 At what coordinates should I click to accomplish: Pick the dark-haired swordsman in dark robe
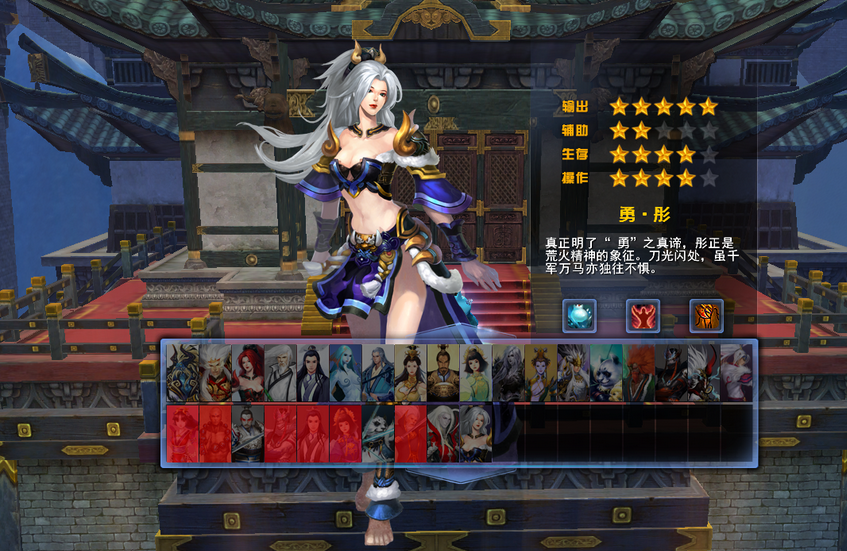click(313, 373)
